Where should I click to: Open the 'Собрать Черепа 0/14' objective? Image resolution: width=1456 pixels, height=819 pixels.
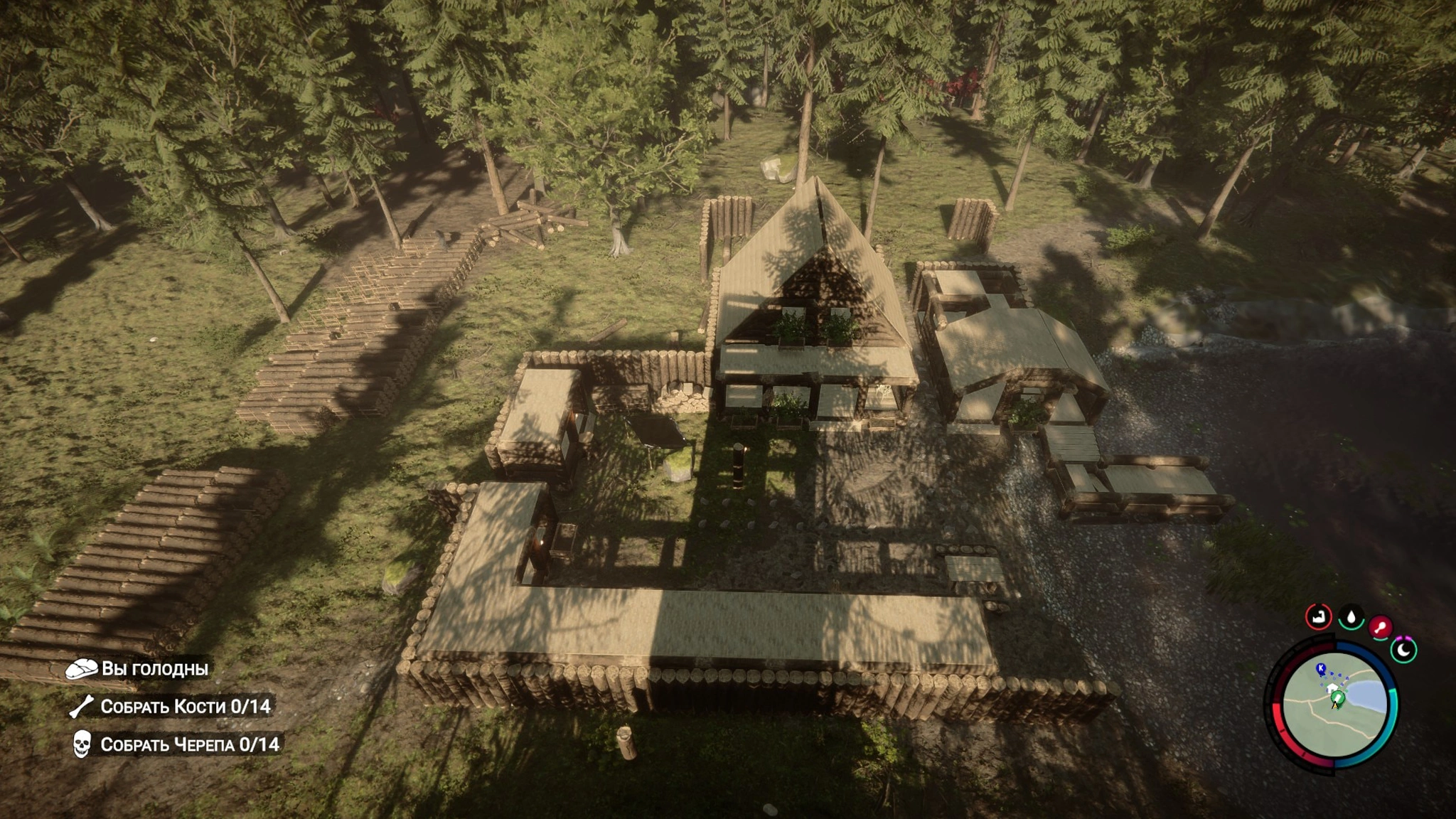pos(189,744)
